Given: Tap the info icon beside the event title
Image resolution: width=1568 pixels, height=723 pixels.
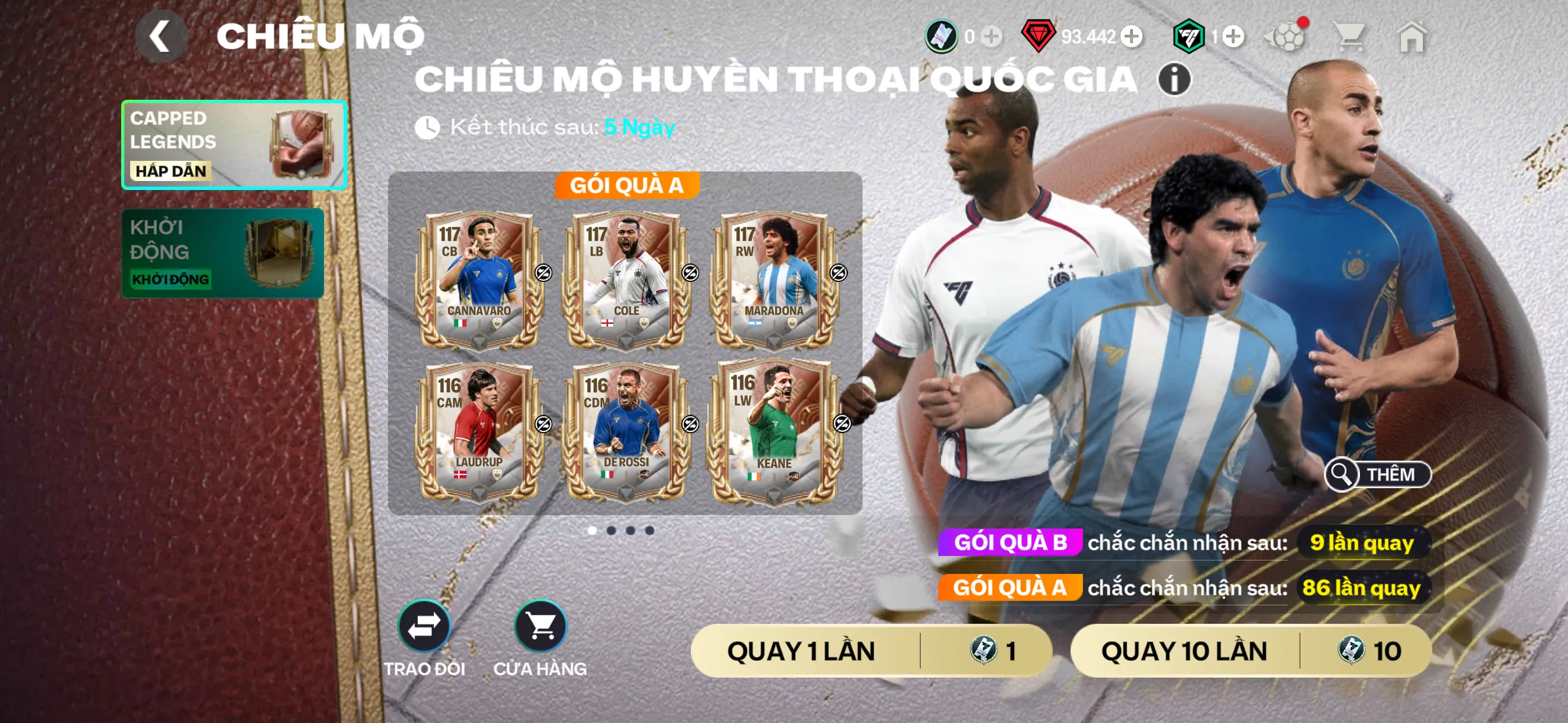Looking at the screenshot, I should coord(1176,80).
